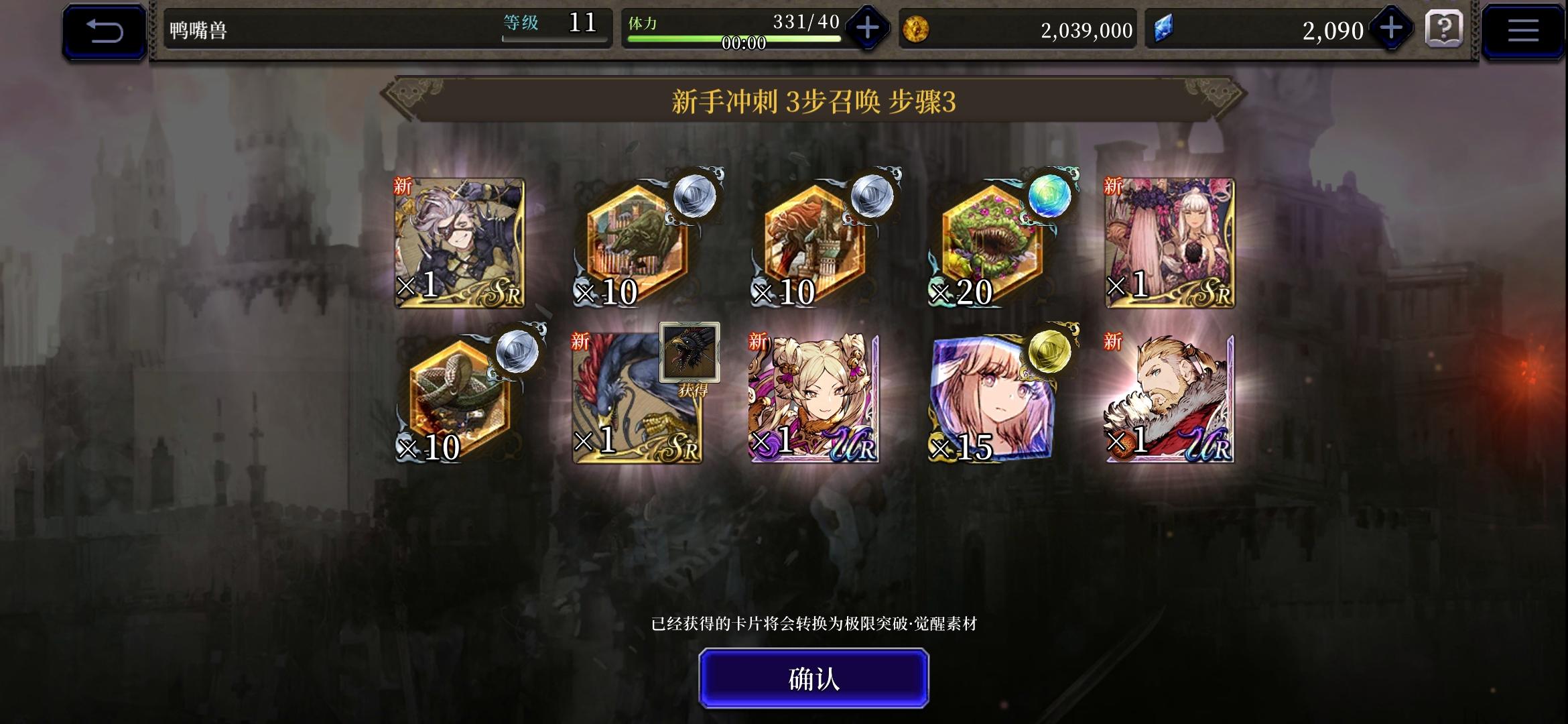Tap the back arrow button
The image size is (1568, 724).
click(x=104, y=29)
